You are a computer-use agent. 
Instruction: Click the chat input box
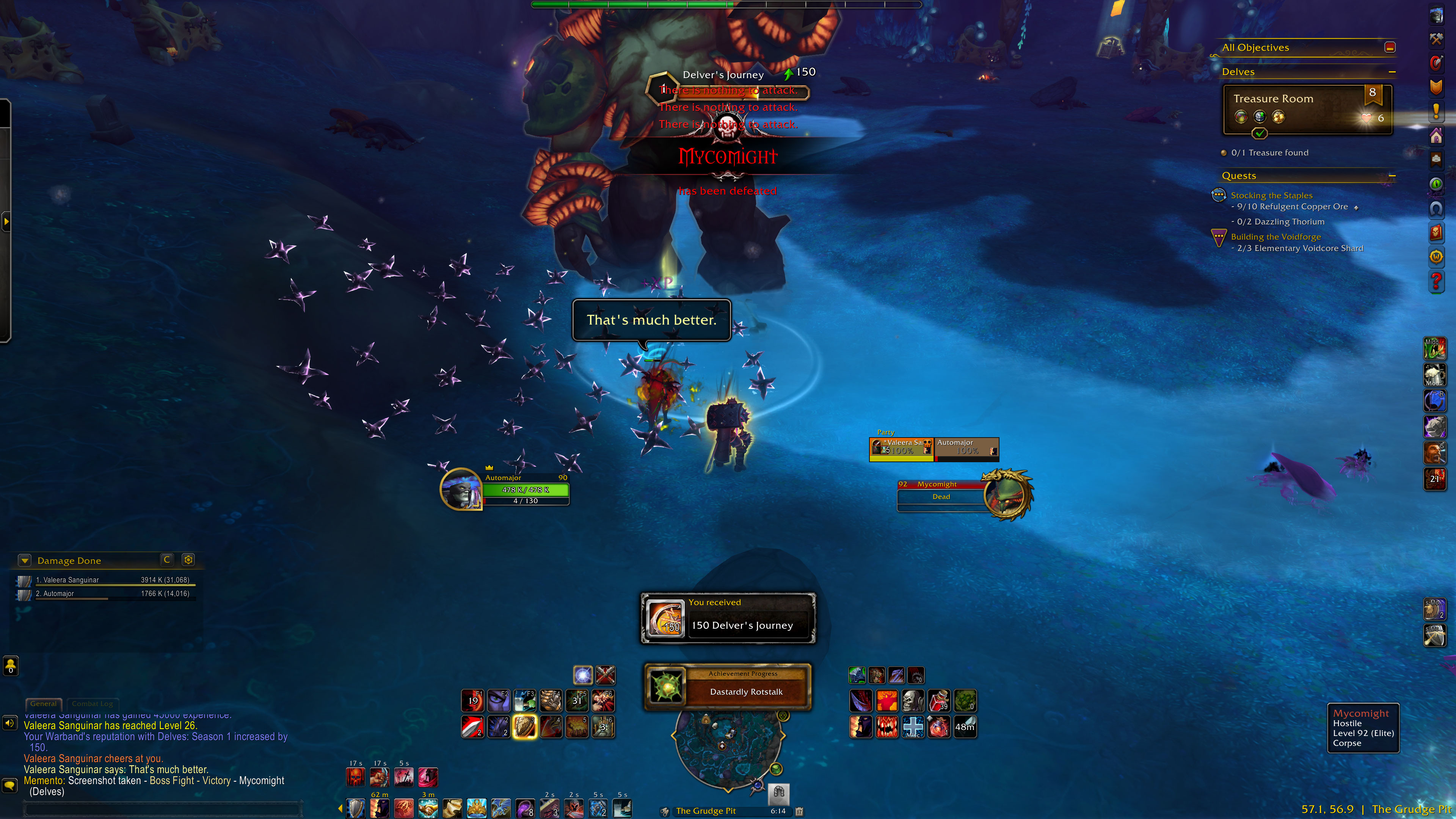[164, 809]
